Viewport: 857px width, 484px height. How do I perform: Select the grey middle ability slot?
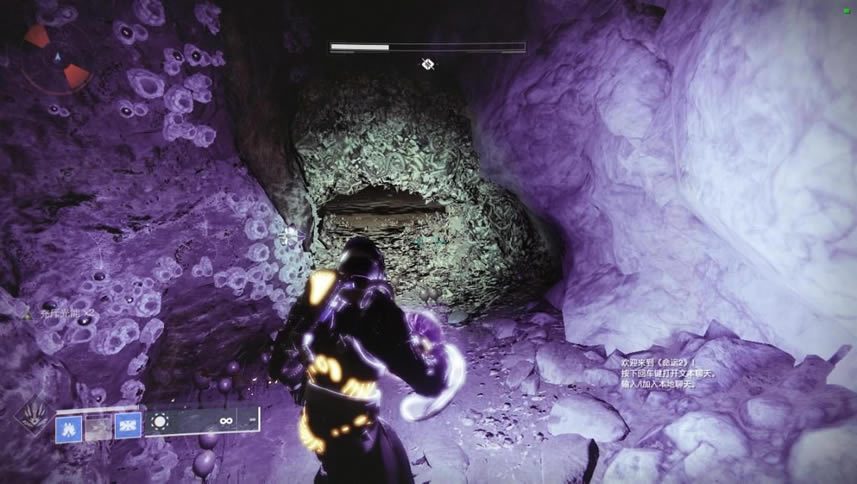(x=98, y=424)
